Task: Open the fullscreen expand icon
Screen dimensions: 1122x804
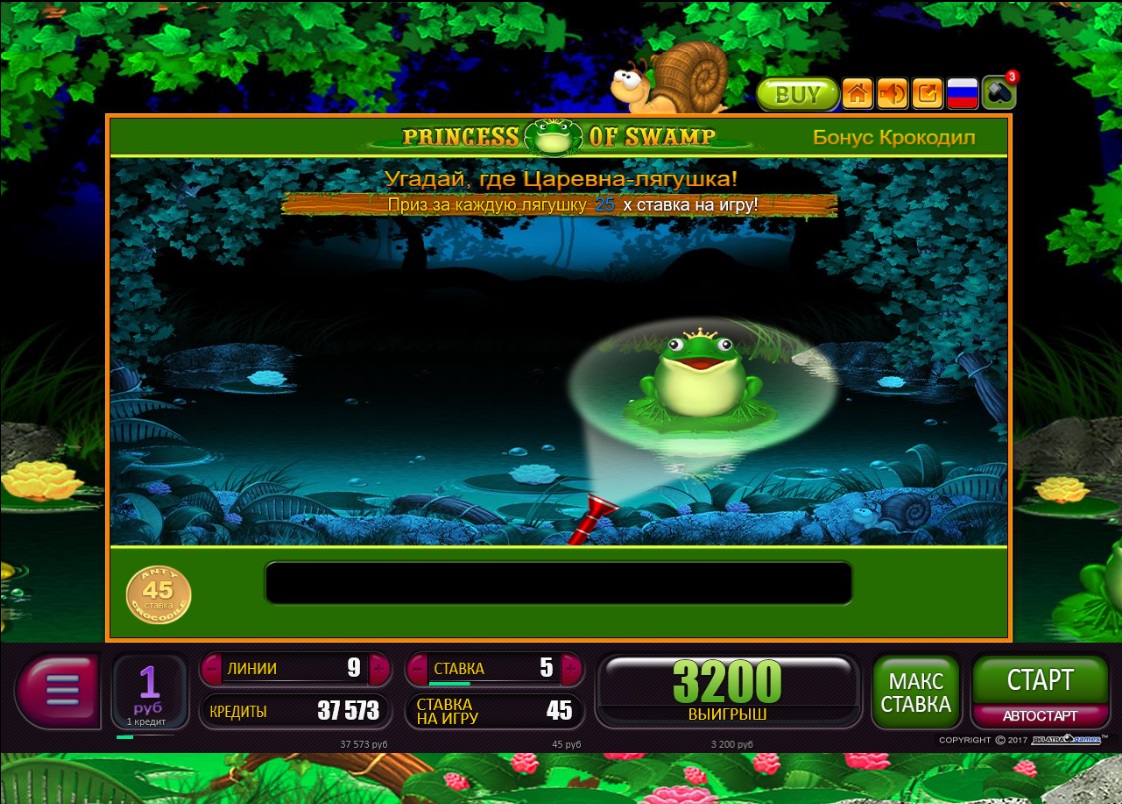Action: coord(927,94)
